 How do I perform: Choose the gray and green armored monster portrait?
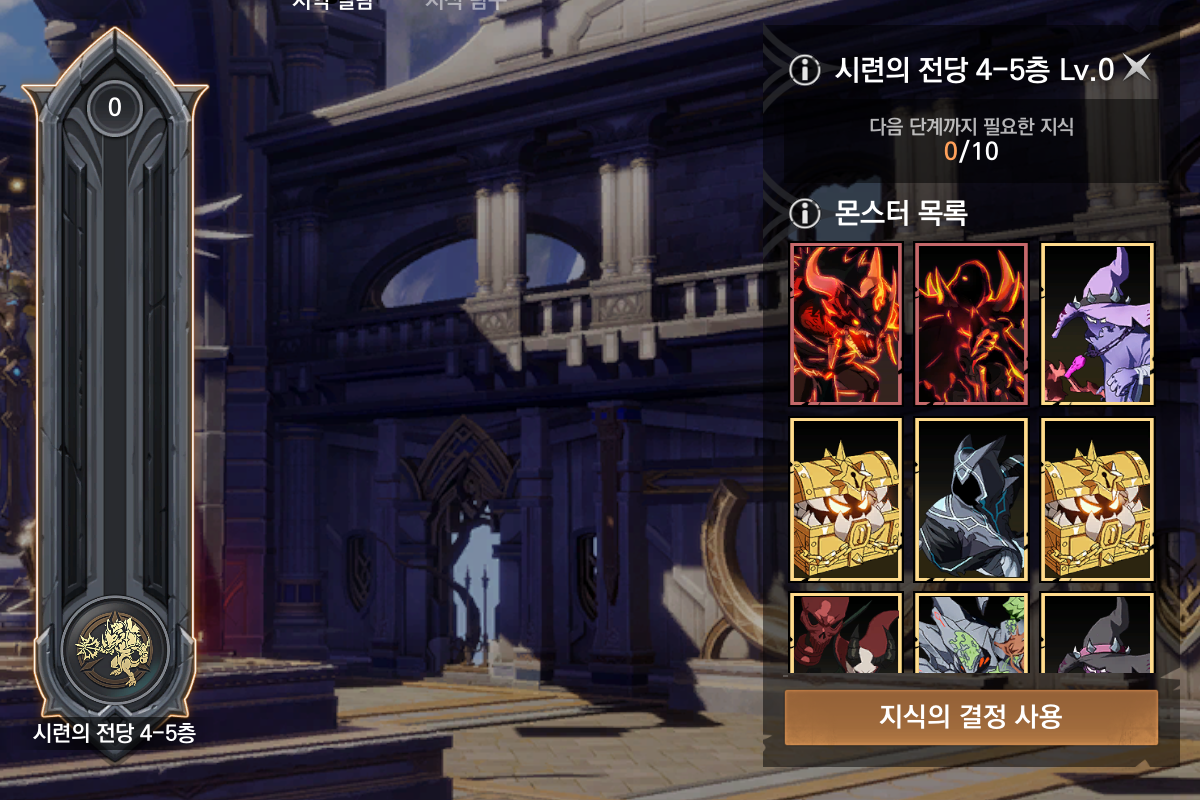971,633
